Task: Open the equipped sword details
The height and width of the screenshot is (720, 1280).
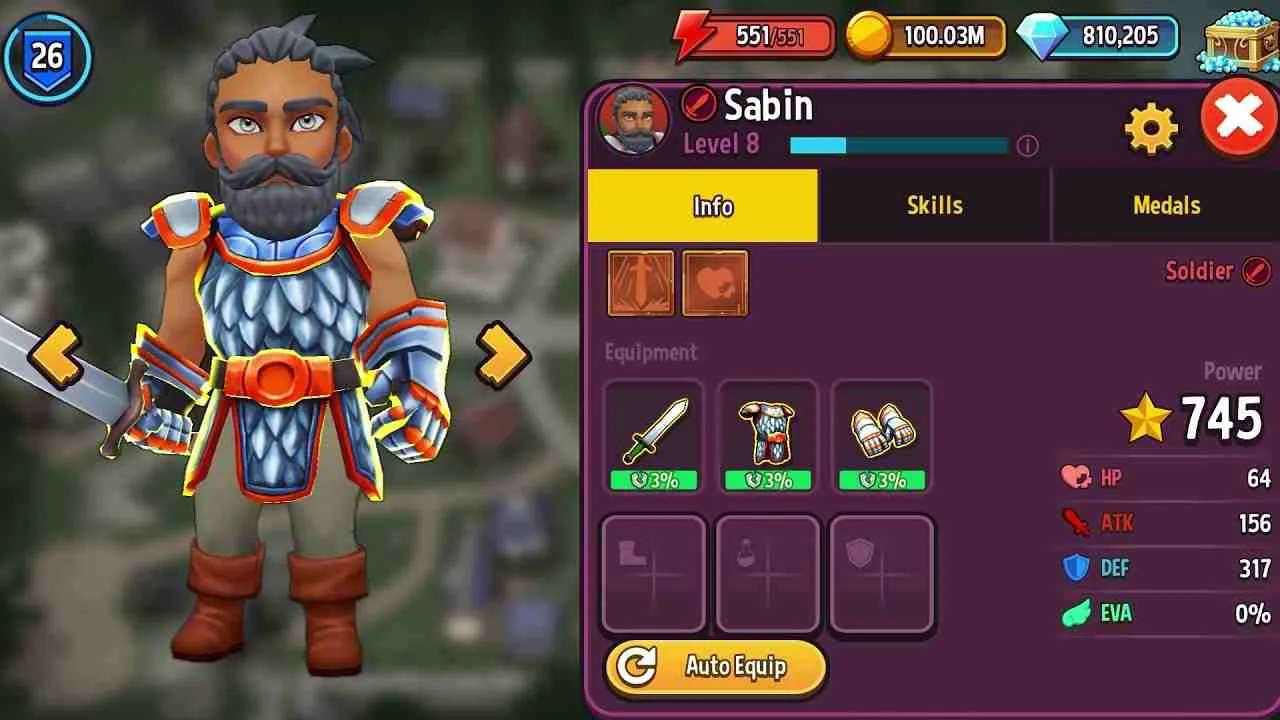Action: point(653,430)
